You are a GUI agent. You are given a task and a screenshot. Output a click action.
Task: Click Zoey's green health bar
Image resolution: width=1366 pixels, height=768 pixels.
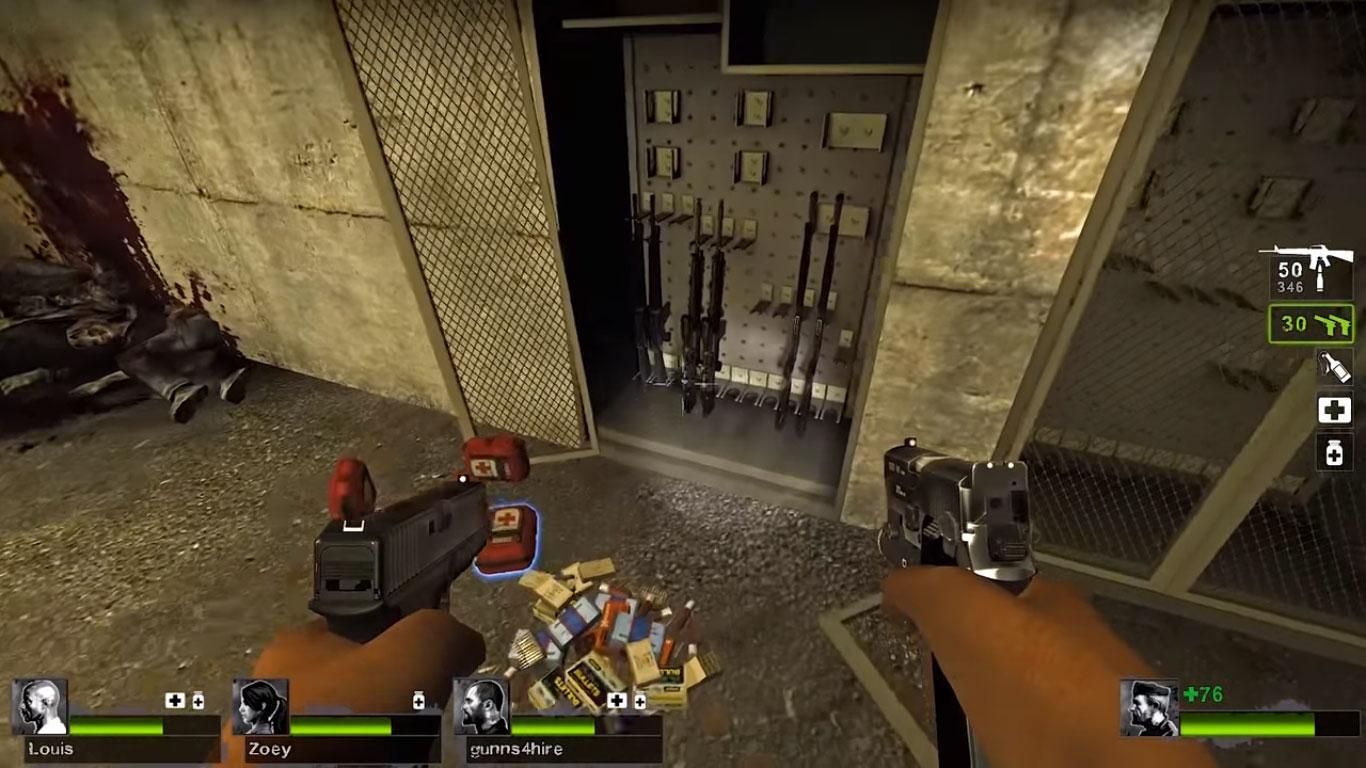tap(340, 727)
